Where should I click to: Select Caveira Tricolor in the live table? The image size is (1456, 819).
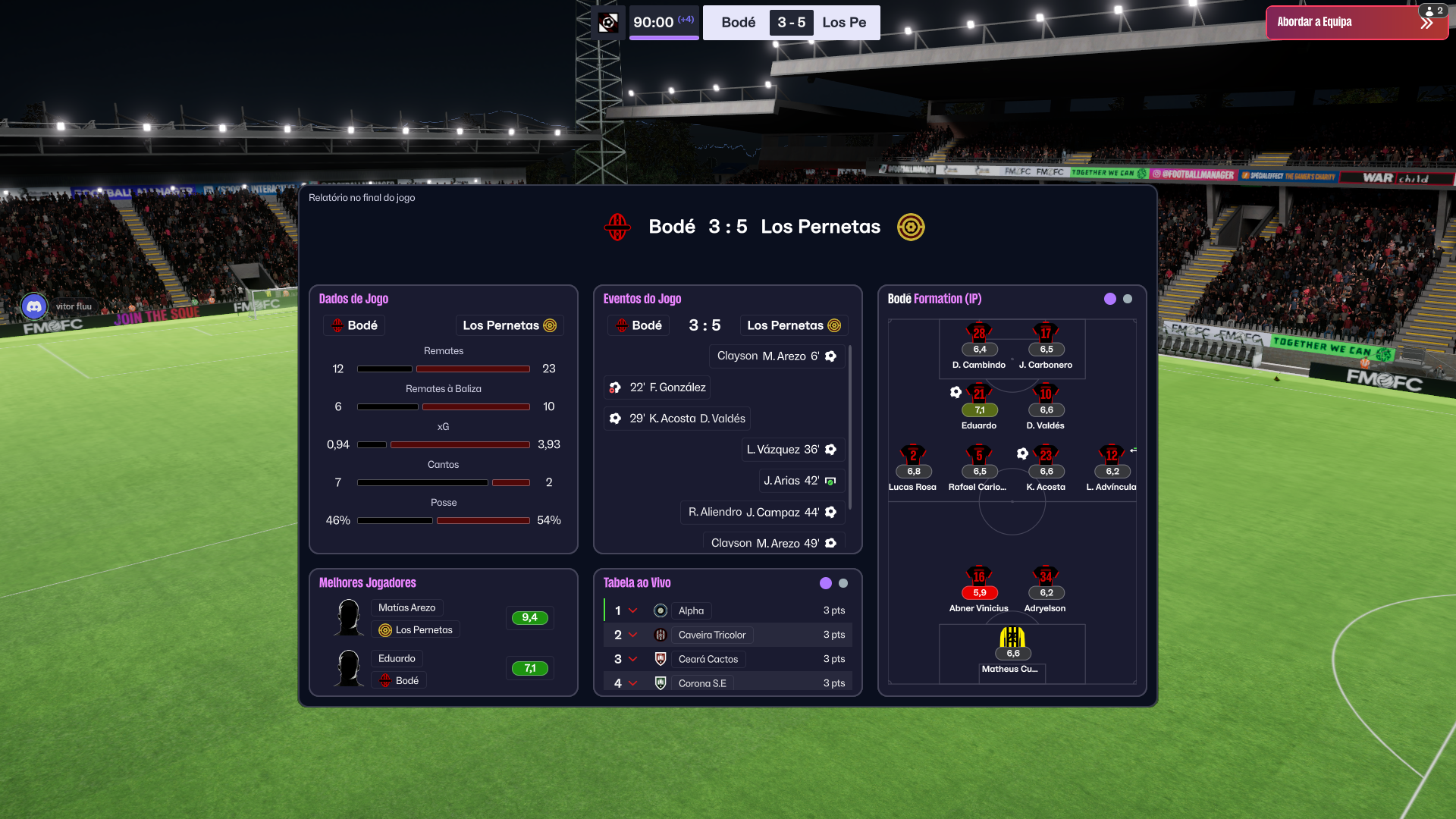pyautogui.click(x=711, y=635)
